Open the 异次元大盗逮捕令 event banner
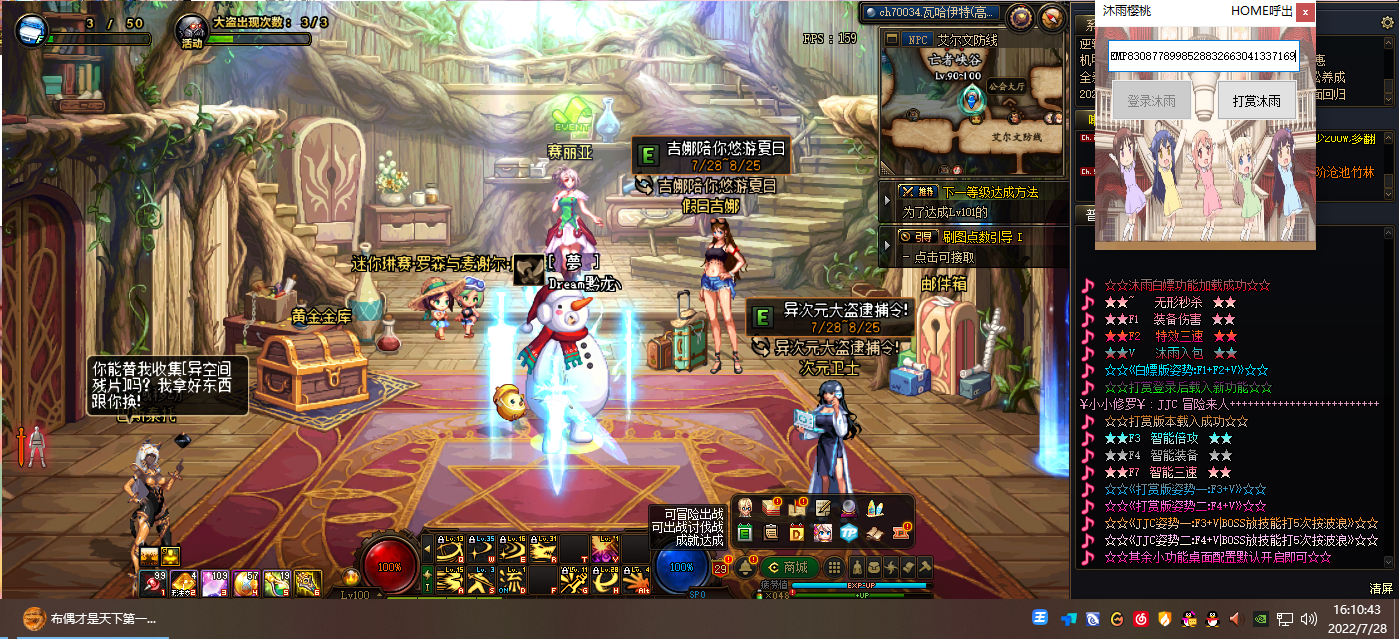Screen dimensions: 1399x639 [x=830, y=312]
